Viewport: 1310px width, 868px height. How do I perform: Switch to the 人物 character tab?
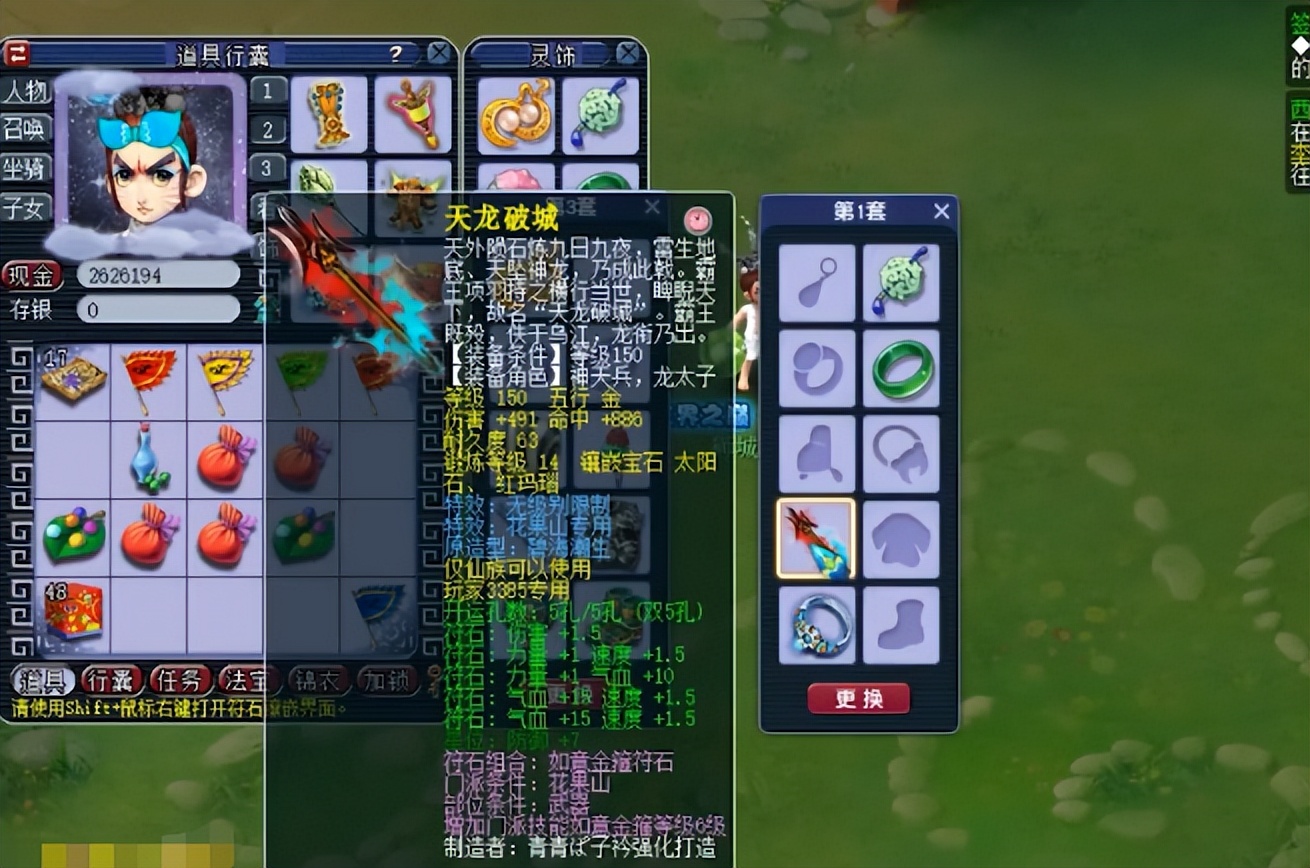(x=25, y=92)
